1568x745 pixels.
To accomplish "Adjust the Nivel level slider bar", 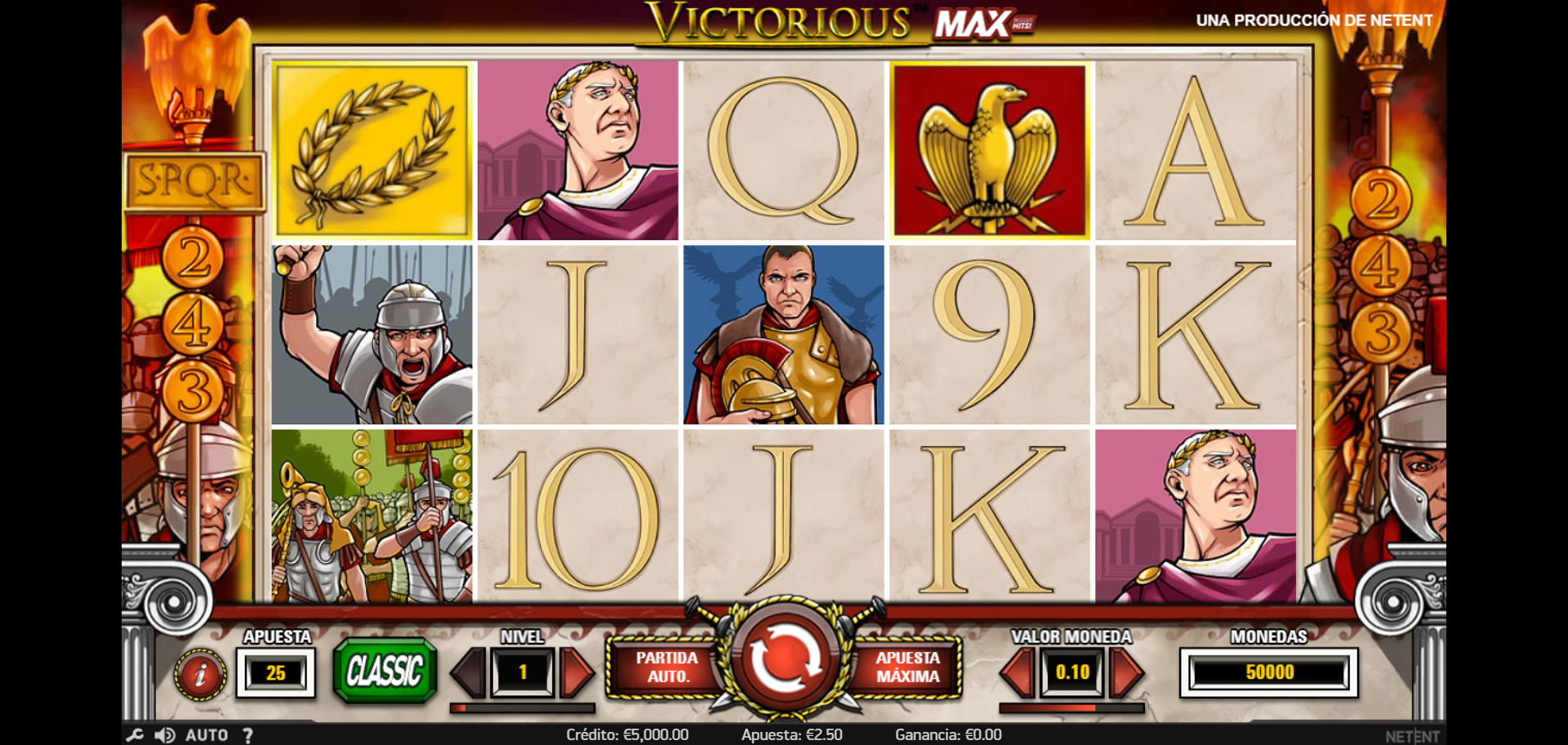I will tap(523, 708).
